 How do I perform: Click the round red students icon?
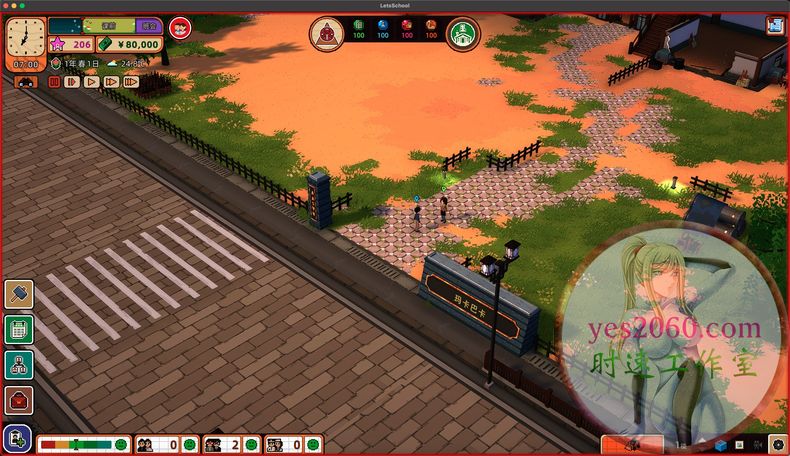click(181, 28)
